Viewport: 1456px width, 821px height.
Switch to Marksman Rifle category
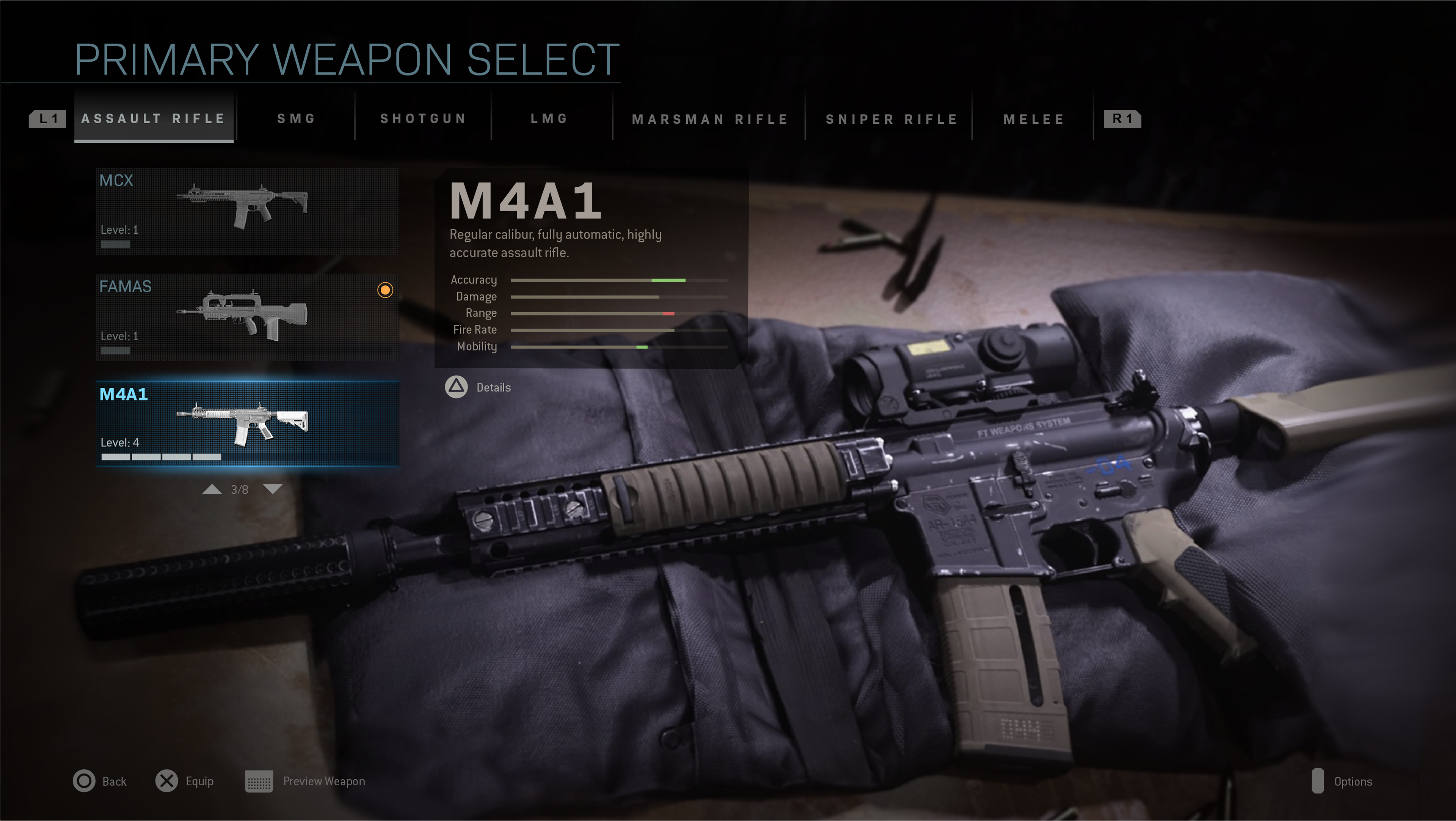[x=710, y=119]
